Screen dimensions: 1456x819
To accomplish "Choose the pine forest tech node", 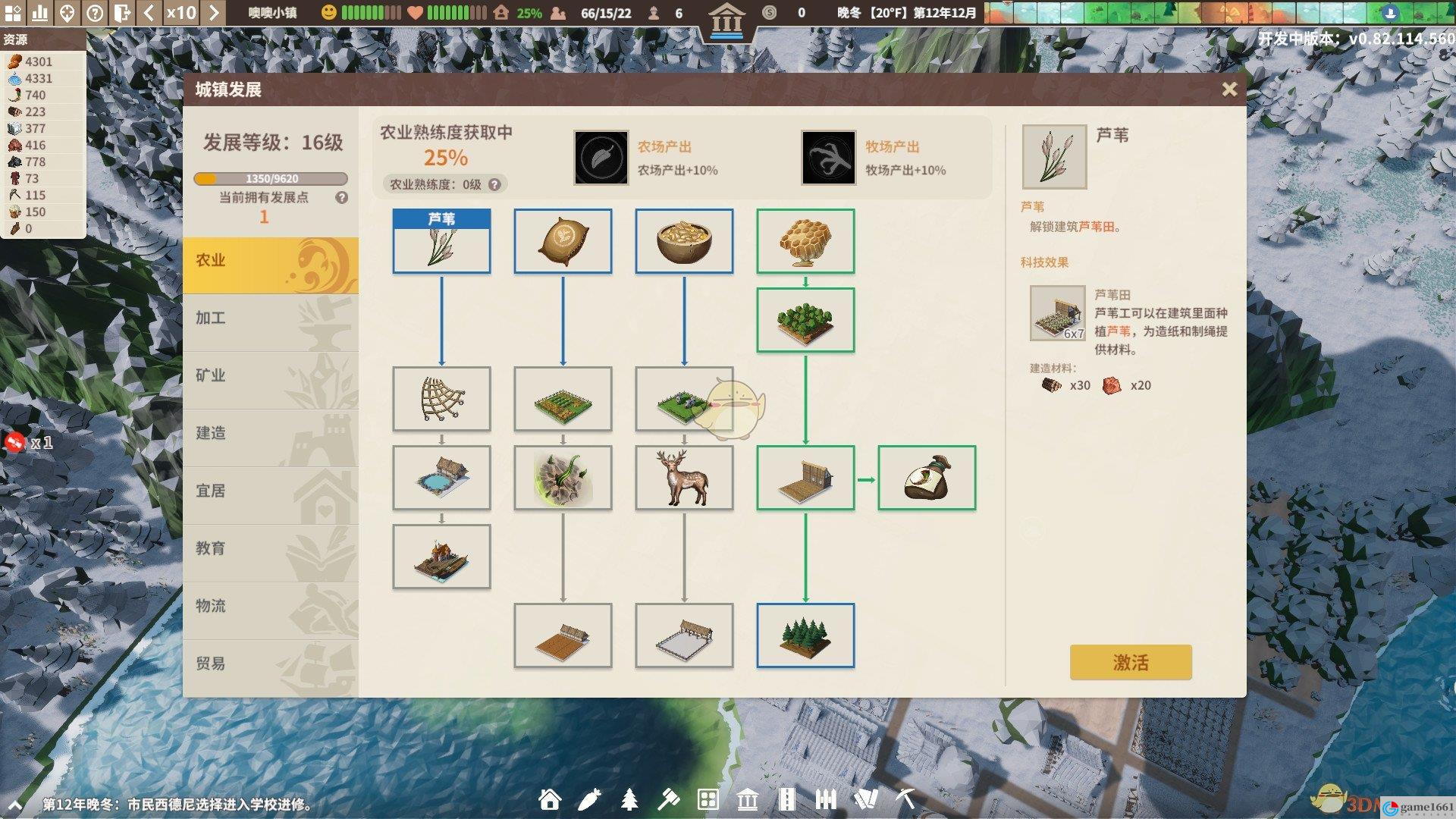I will [805, 635].
